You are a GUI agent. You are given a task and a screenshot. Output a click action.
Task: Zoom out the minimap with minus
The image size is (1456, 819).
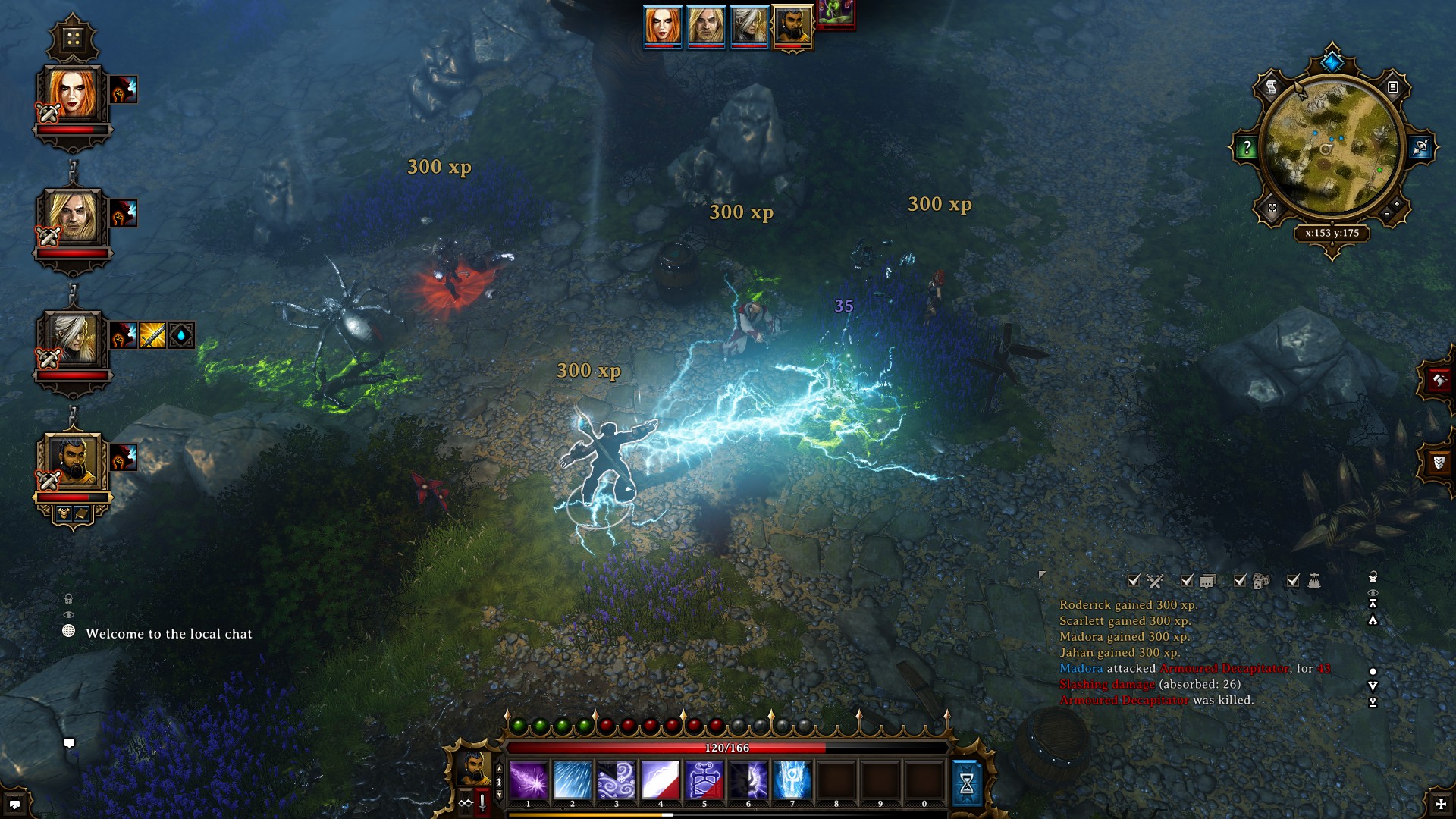pyautogui.click(x=1387, y=215)
